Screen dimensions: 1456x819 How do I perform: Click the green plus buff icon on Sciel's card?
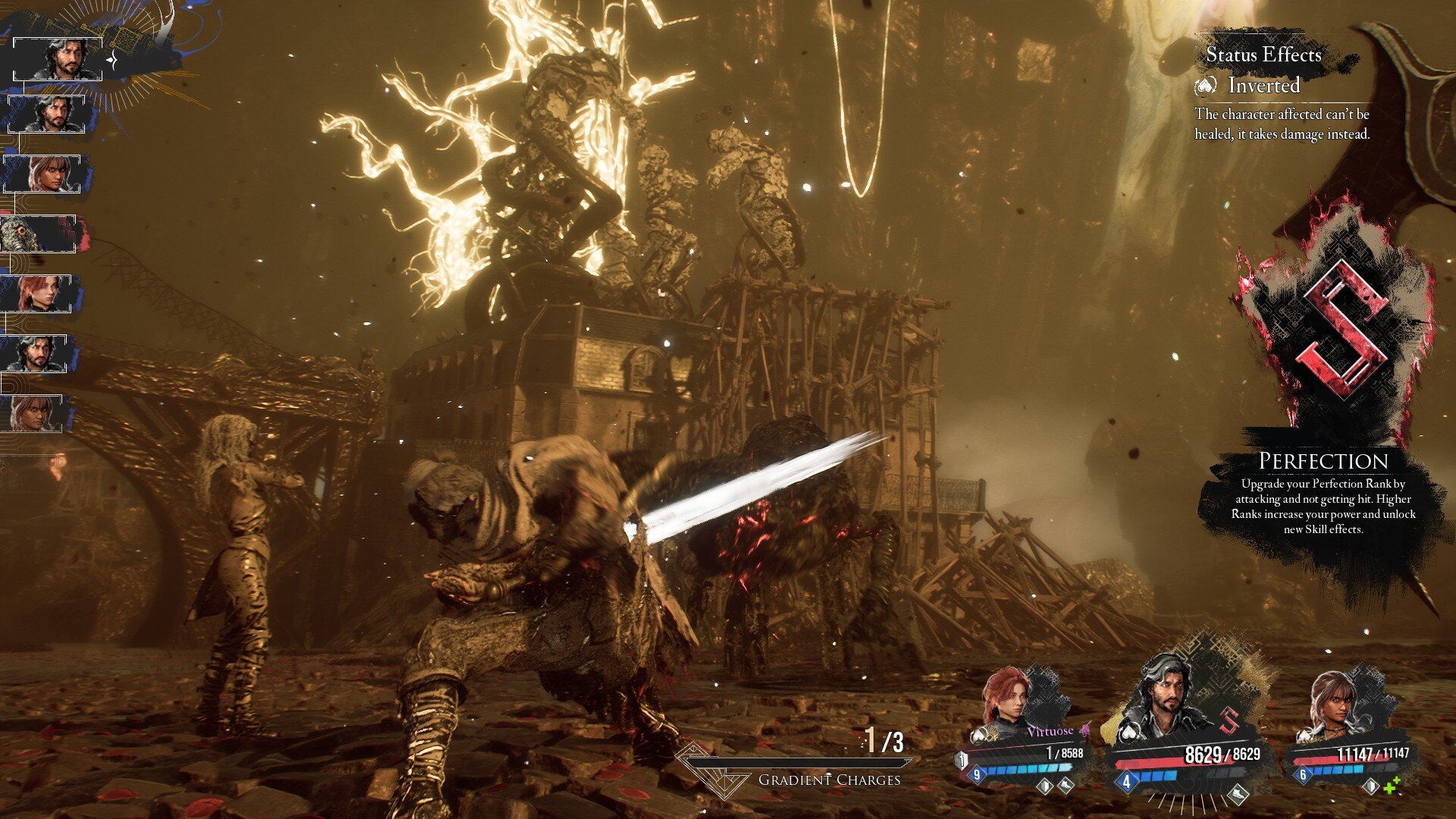(x=1392, y=786)
